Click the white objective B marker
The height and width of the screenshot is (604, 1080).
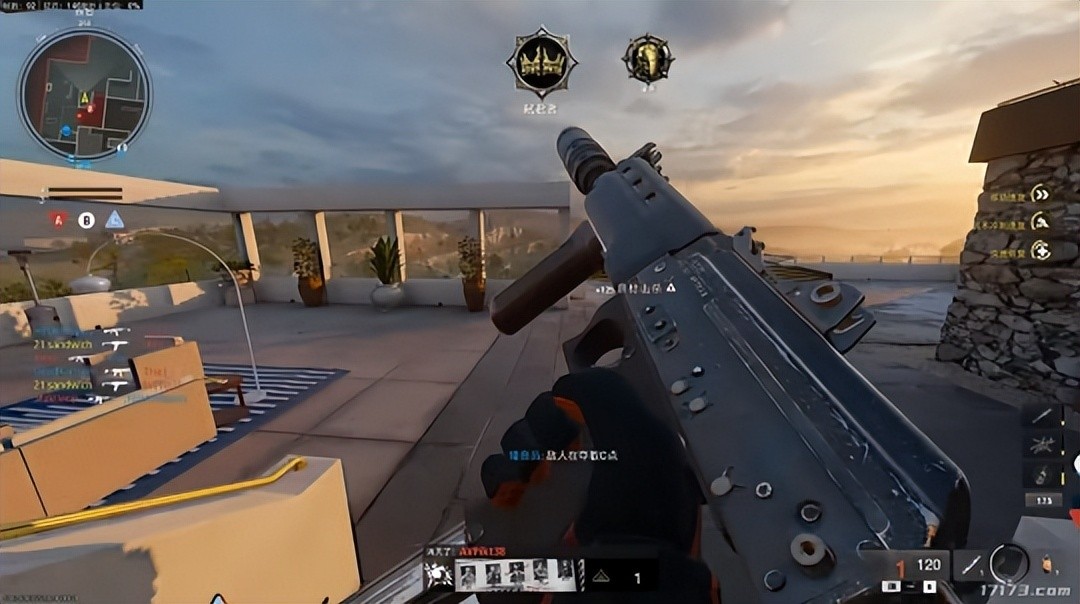click(x=86, y=220)
